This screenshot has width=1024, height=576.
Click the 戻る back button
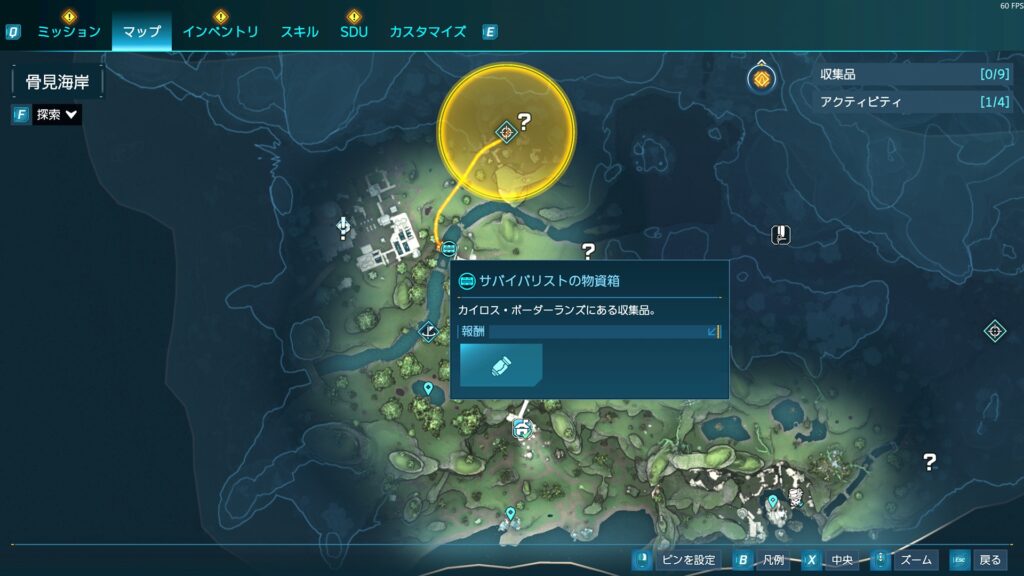pyautogui.click(x=978, y=560)
